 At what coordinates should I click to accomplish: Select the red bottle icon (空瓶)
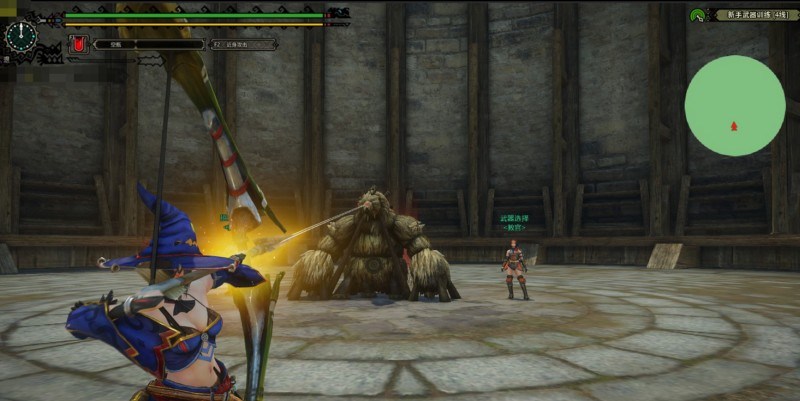point(77,44)
